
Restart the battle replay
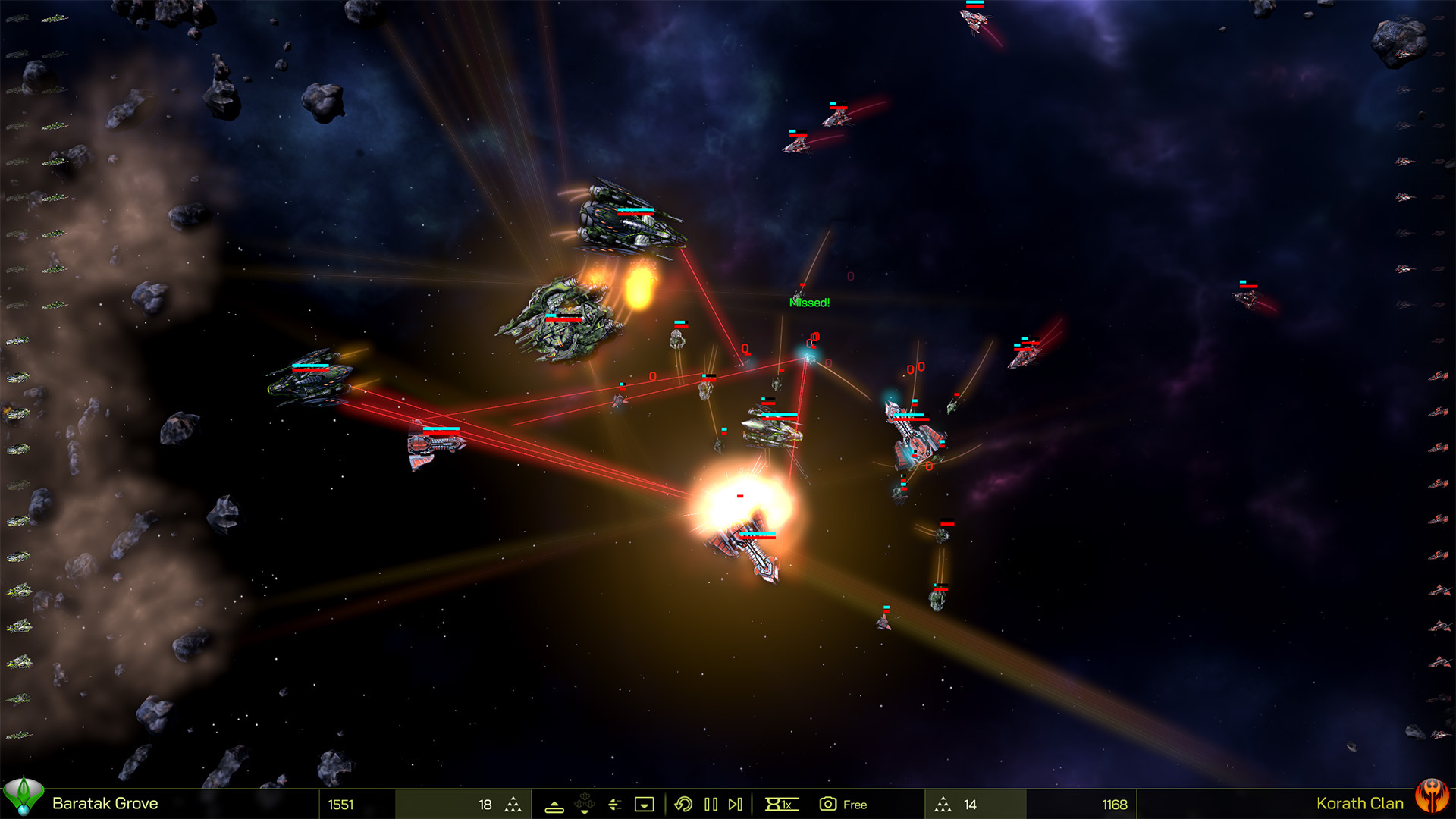click(x=683, y=805)
